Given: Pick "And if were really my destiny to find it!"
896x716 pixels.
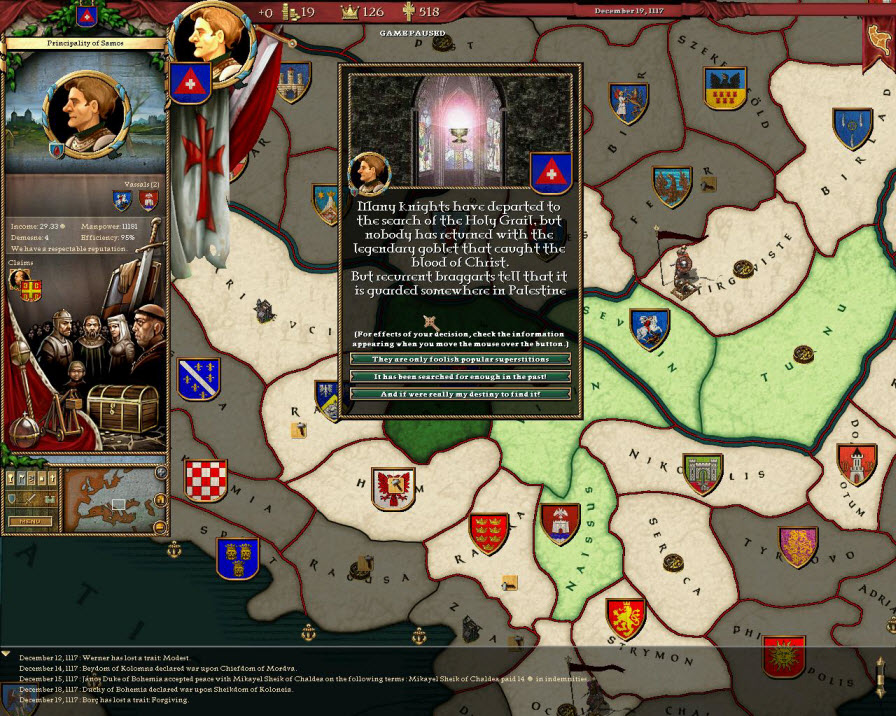Looking at the screenshot, I should click(x=460, y=394).
